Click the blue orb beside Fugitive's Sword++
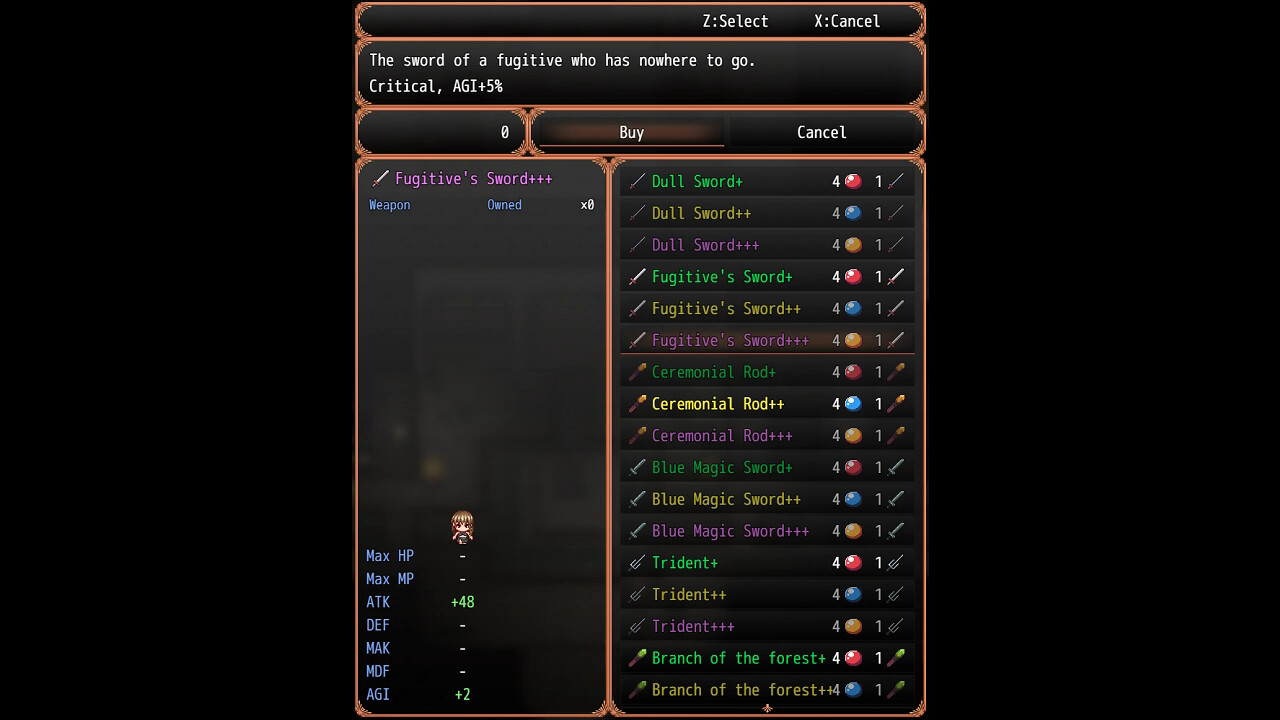 pyautogui.click(x=852, y=308)
